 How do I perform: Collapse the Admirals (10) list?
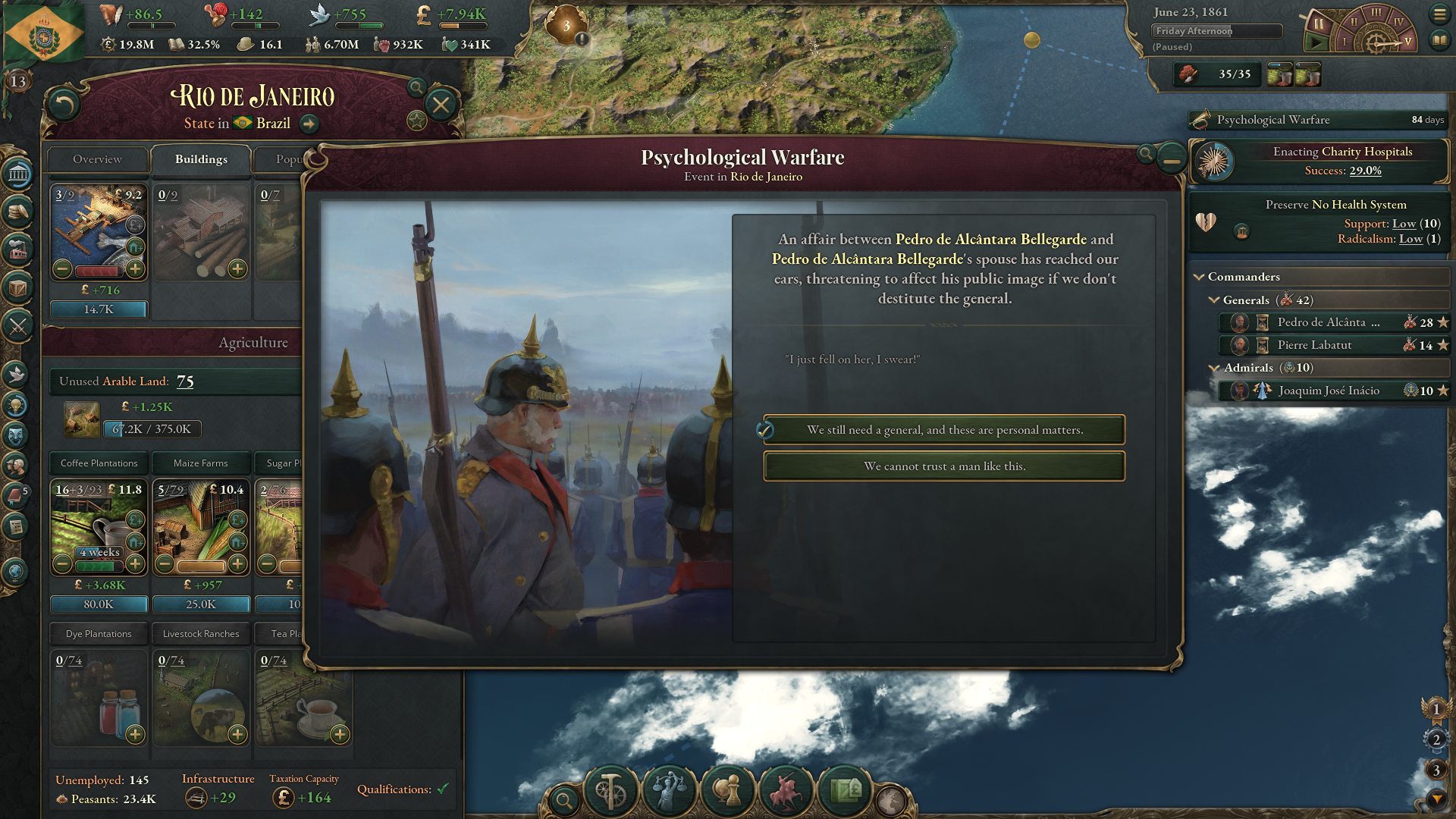[x=1214, y=367]
